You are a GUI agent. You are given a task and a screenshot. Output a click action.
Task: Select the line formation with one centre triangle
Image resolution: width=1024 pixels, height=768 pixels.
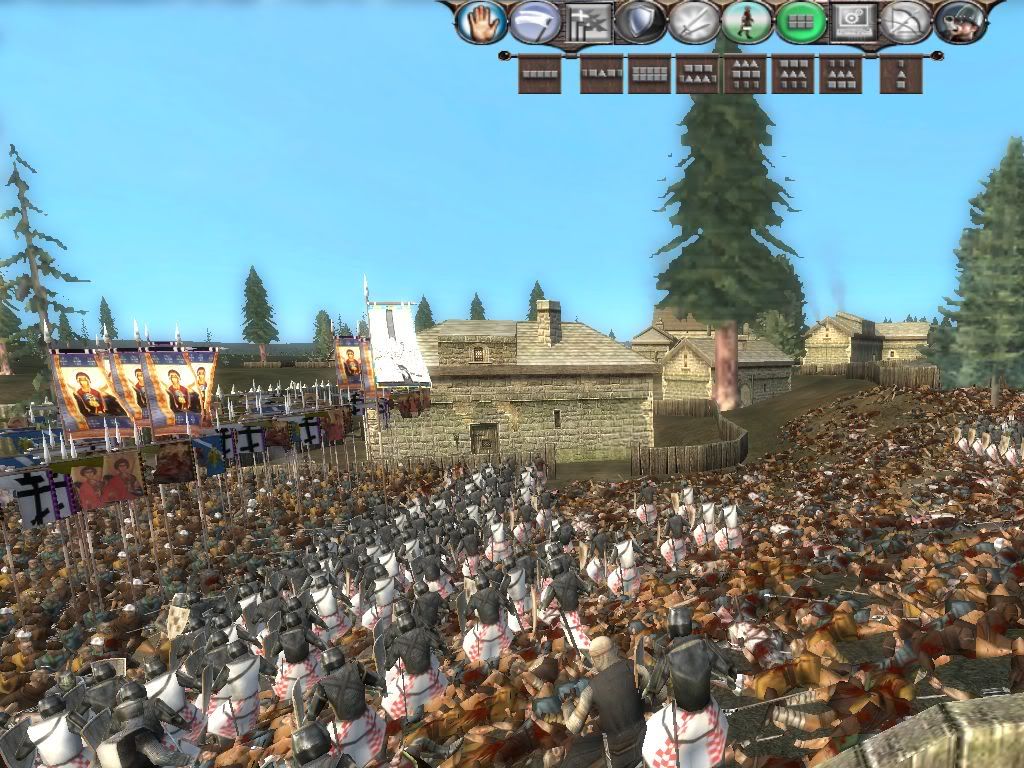[601, 74]
